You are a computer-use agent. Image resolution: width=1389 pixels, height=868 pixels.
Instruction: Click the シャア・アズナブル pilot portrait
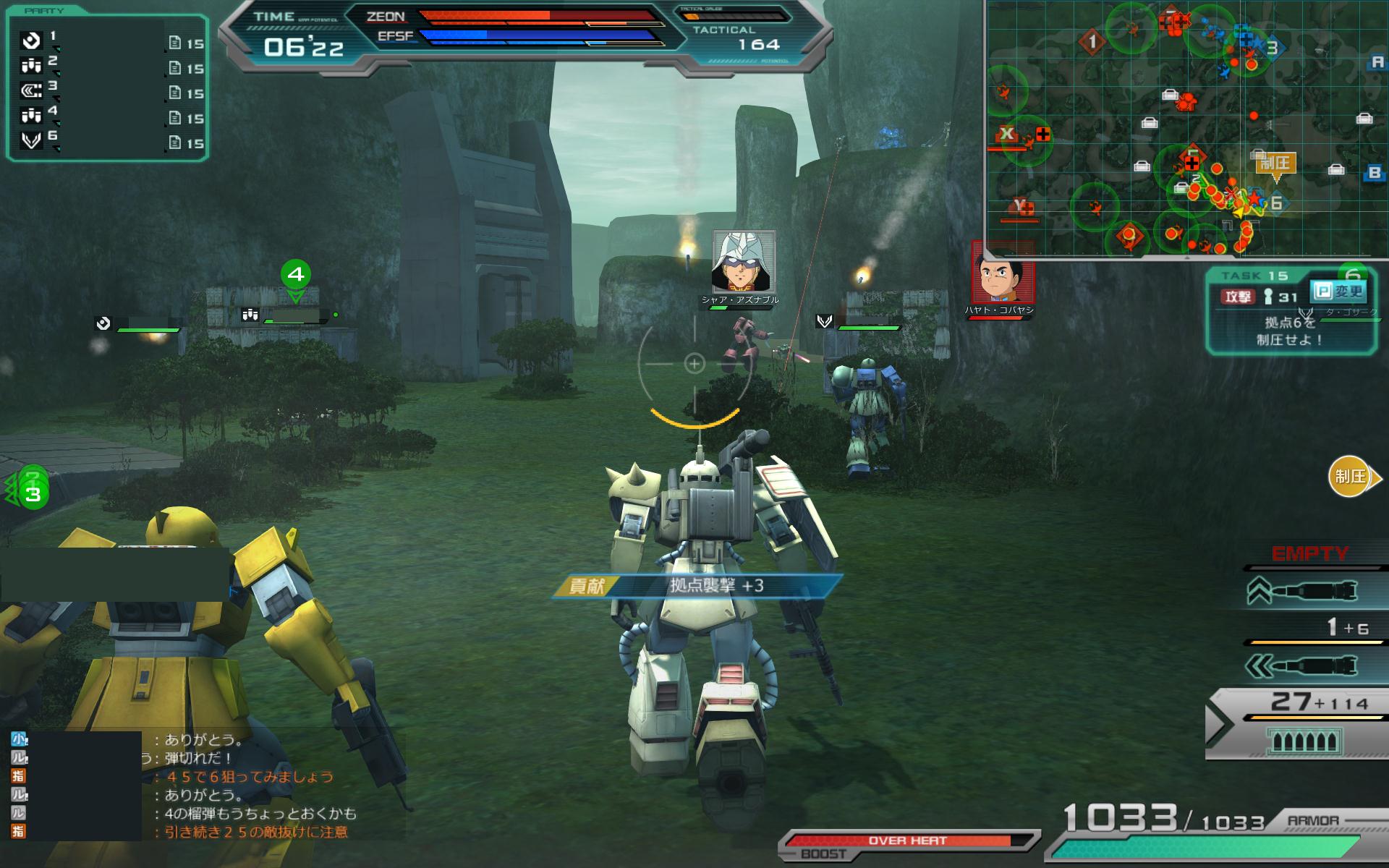tap(744, 261)
